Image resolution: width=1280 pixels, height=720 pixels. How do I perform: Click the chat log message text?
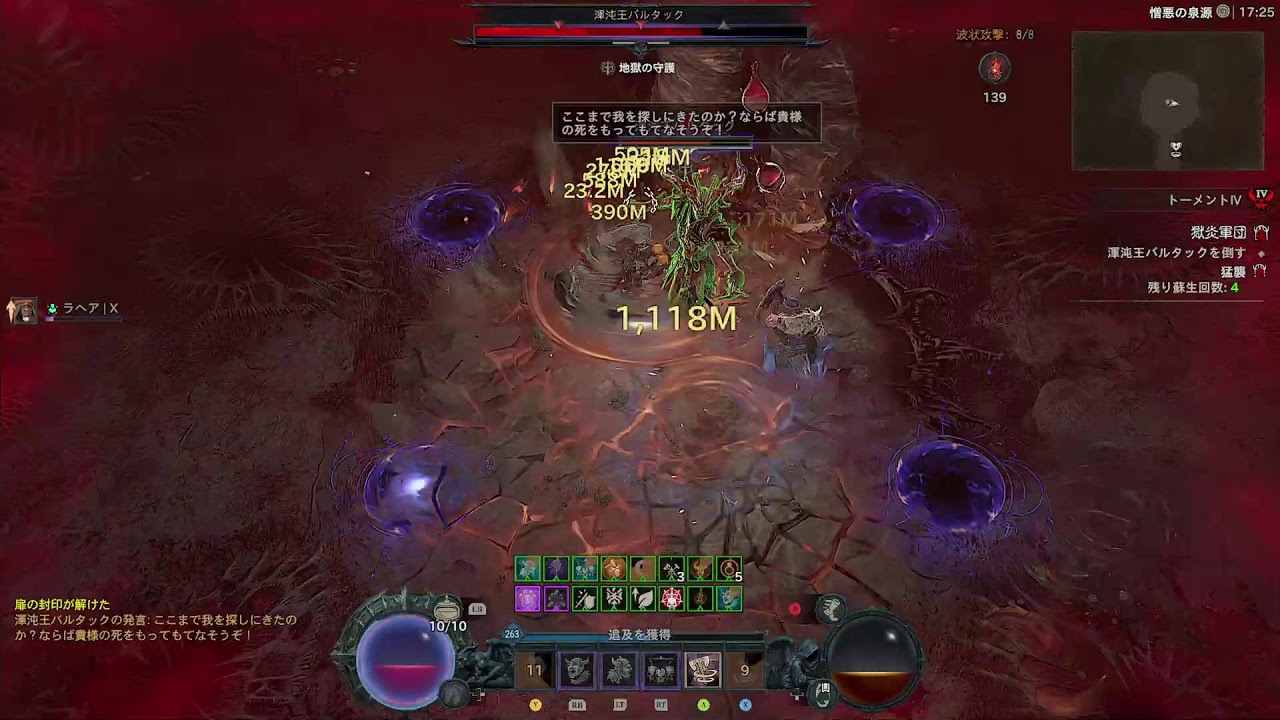click(156, 627)
